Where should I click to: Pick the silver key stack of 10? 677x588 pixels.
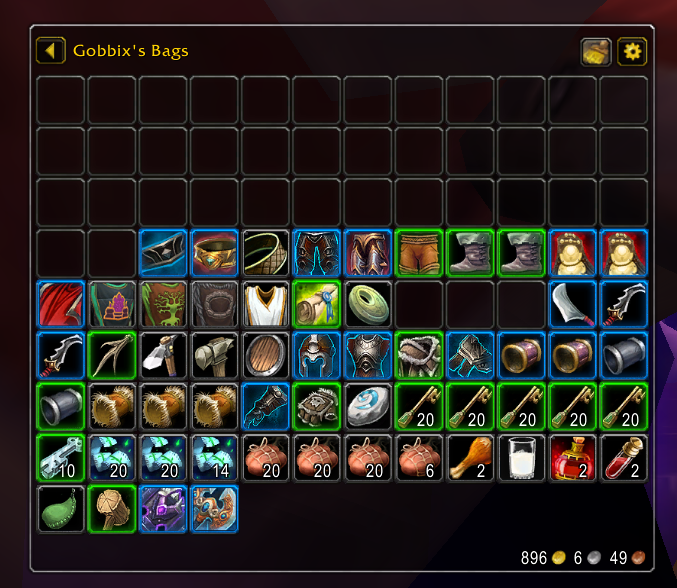pos(61,457)
